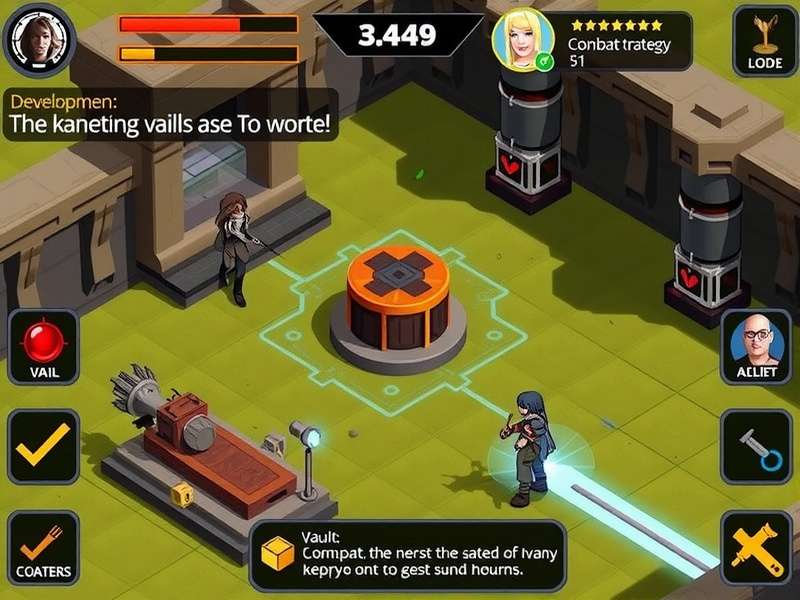Open the player portrait in the top-left corner
Image resolution: width=800 pixels, height=600 pixels.
point(40,40)
